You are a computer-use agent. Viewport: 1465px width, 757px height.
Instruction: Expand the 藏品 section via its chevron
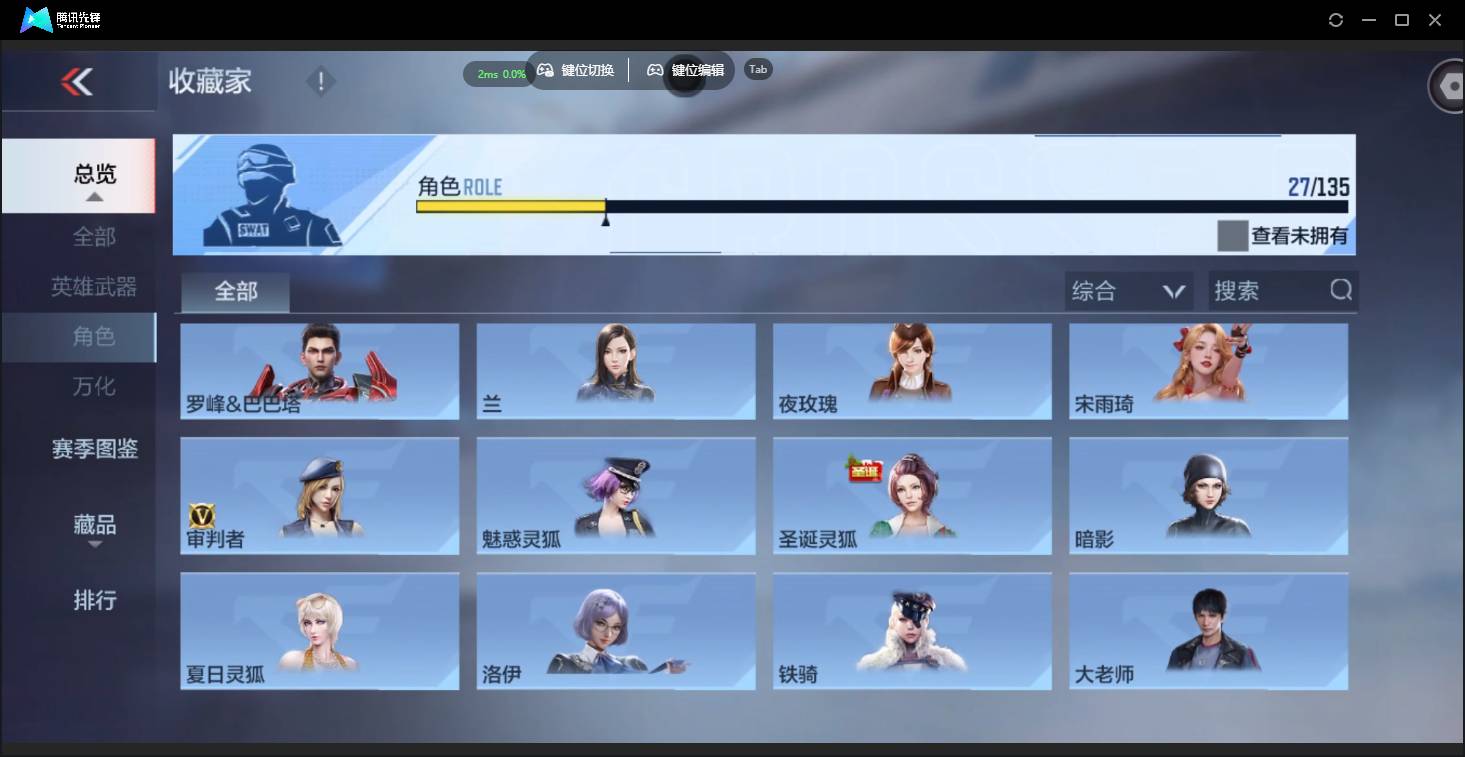click(x=94, y=545)
